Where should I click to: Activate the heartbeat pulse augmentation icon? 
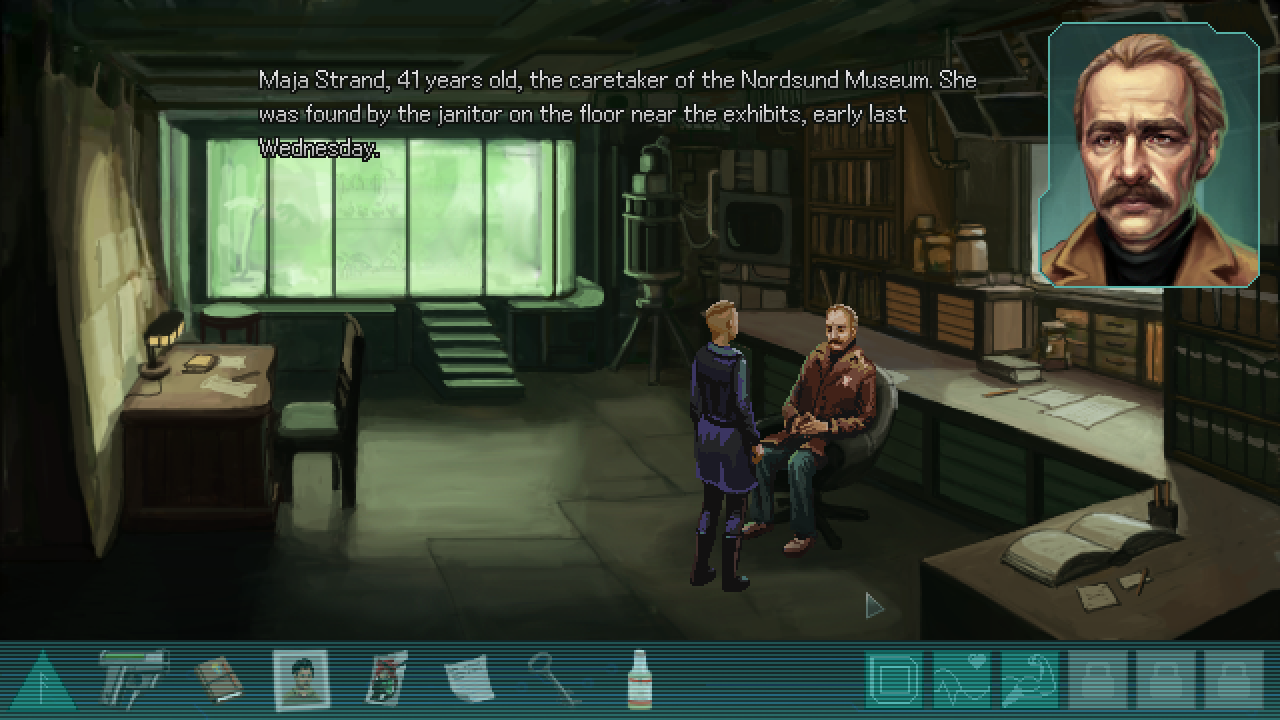[x=962, y=681]
